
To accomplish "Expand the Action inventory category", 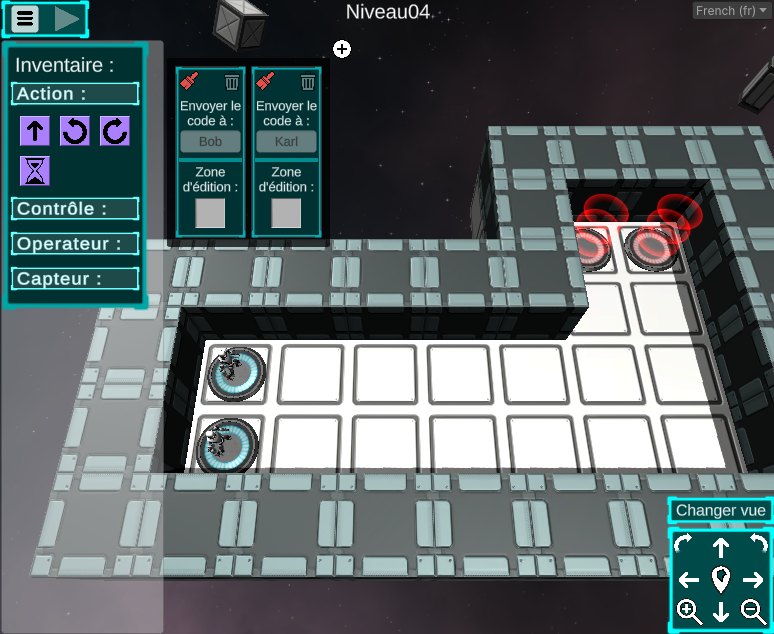I will 75,94.
